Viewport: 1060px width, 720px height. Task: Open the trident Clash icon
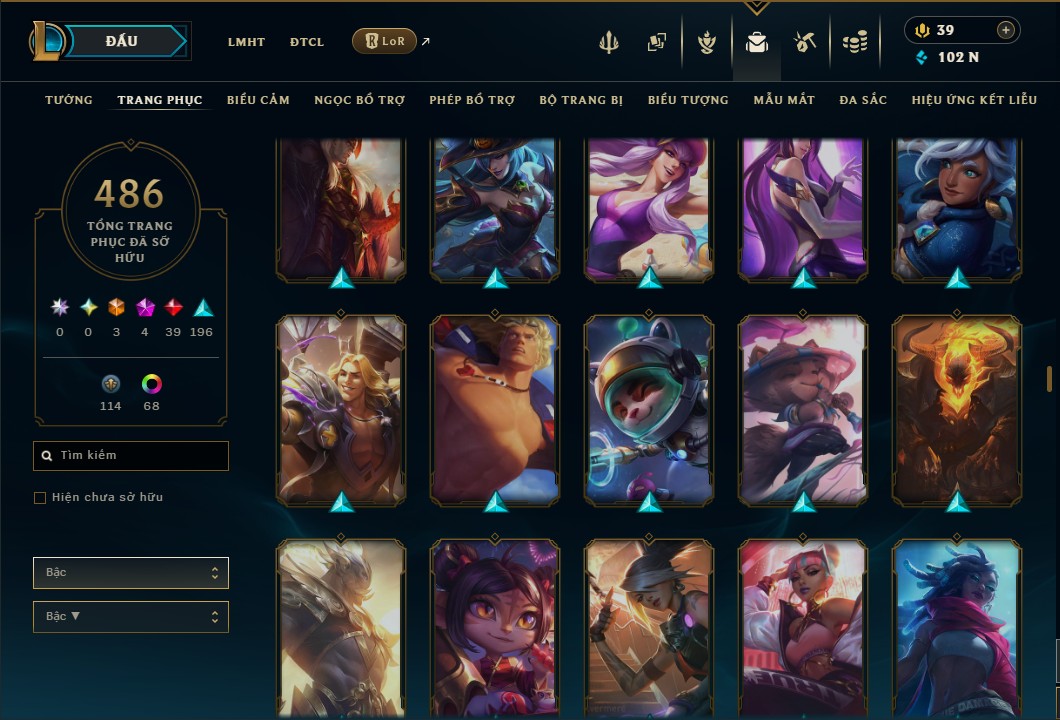coord(609,42)
